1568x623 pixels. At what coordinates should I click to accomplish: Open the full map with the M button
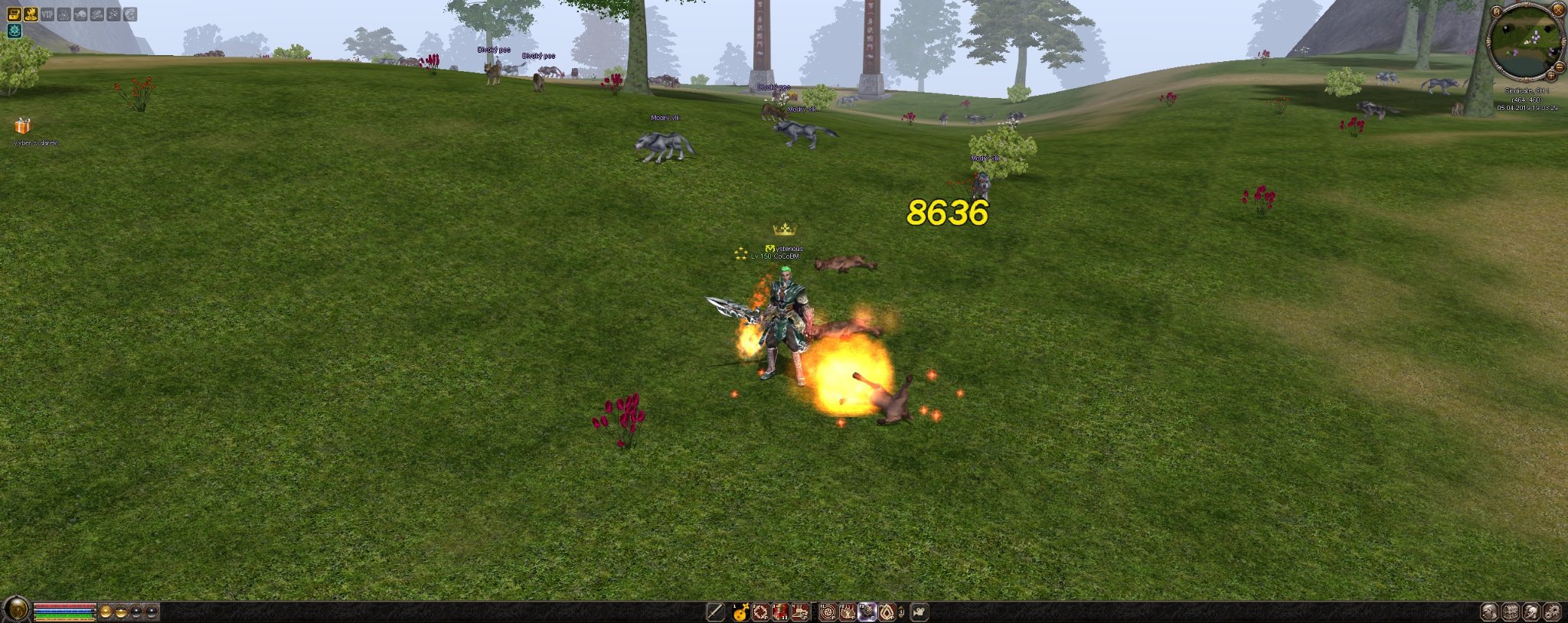1497,11
